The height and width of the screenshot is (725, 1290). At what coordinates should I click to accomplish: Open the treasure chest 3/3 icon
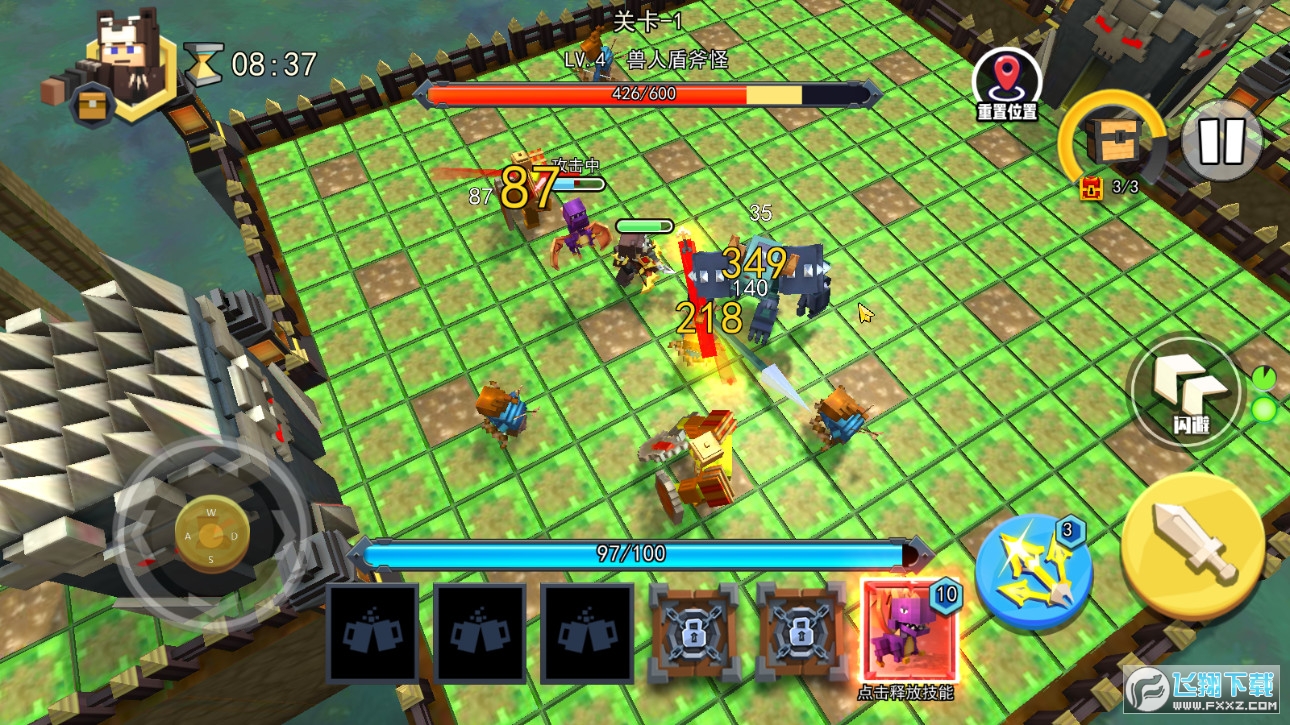click(1111, 140)
